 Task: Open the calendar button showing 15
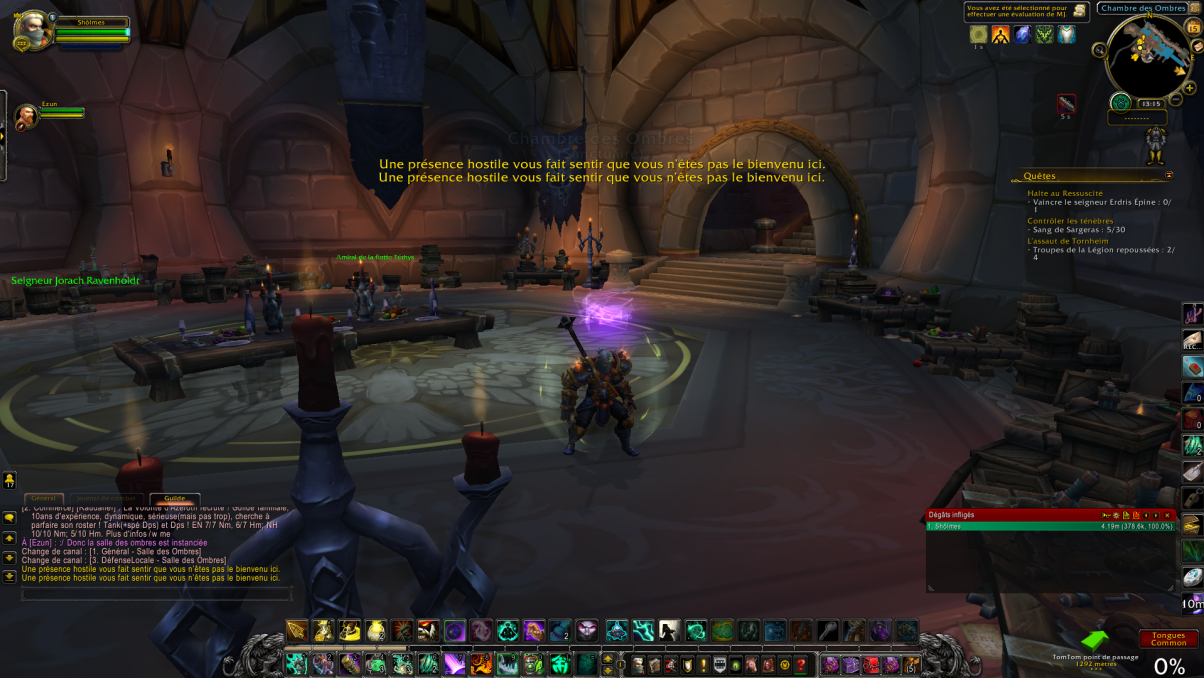click(1192, 29)
